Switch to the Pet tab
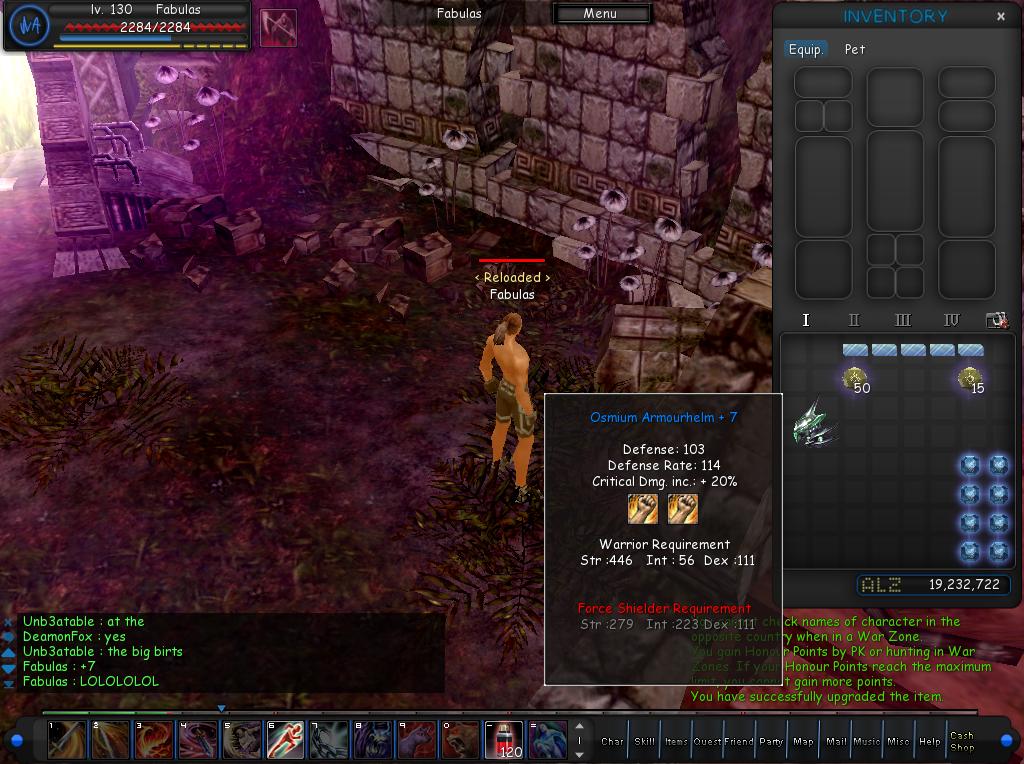 855,49
